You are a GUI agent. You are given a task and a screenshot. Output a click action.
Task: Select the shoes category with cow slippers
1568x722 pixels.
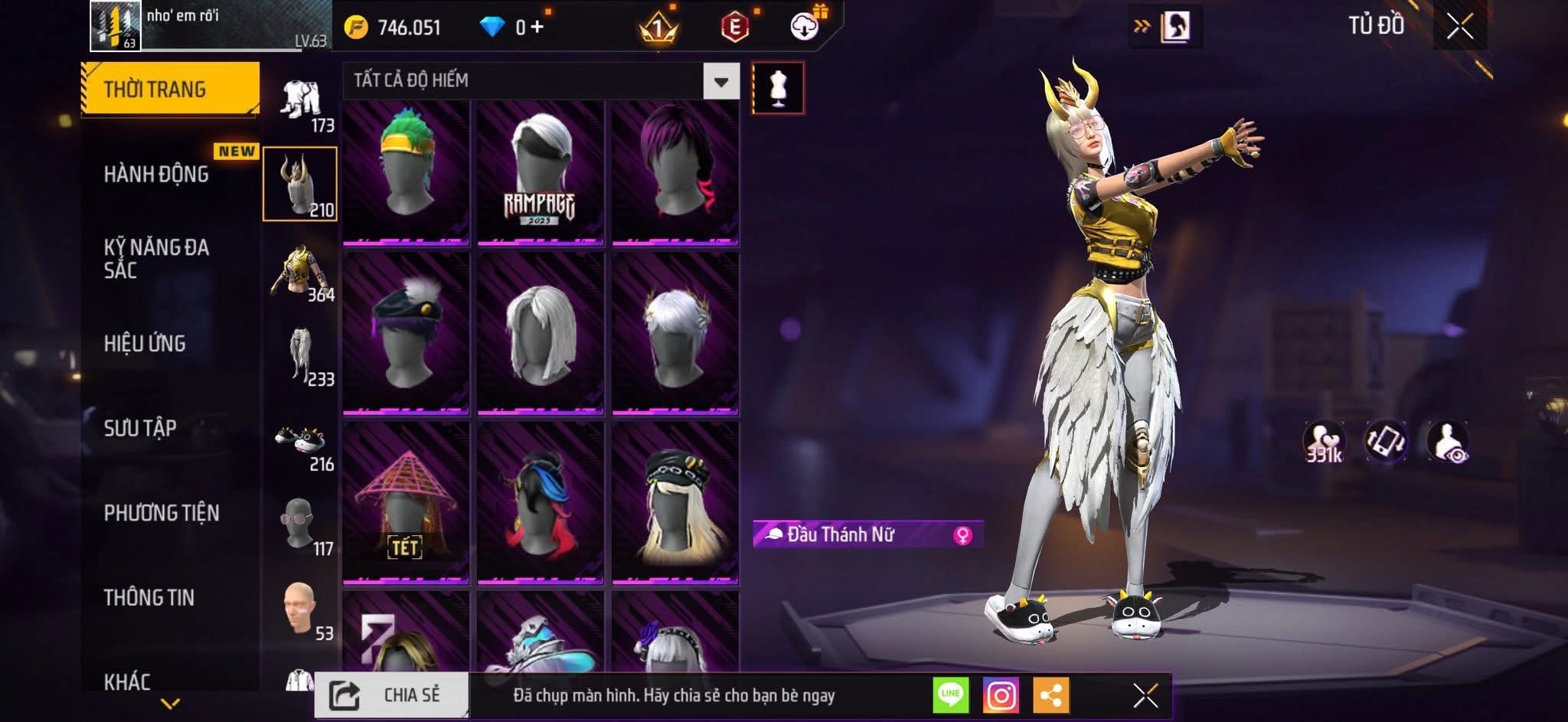tap(300, 446)
